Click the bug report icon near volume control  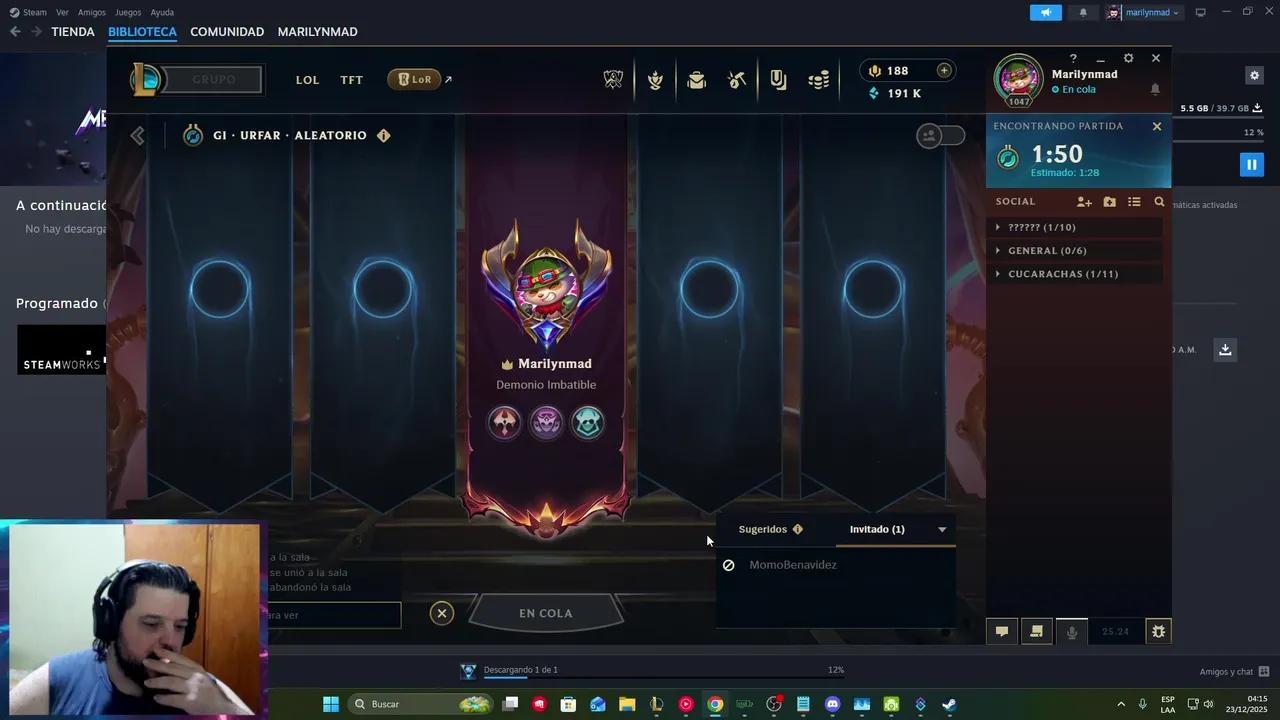1158,631
